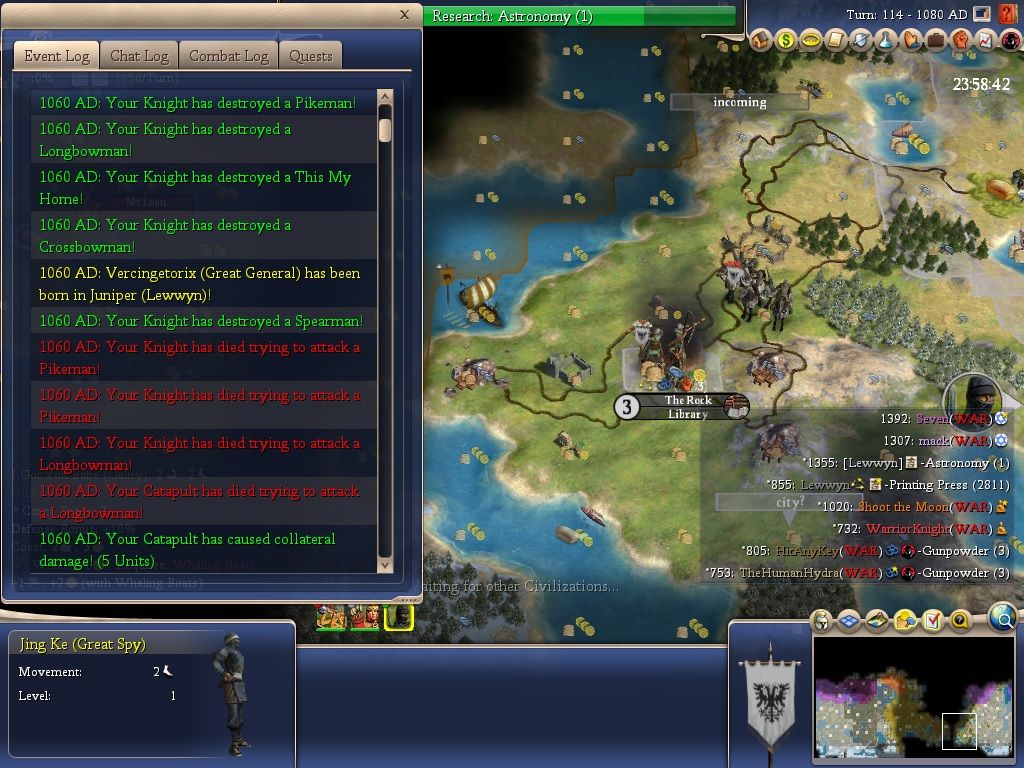1024x768 pixels.
Task: Show the Quests tab
Action: click(311, 56)
